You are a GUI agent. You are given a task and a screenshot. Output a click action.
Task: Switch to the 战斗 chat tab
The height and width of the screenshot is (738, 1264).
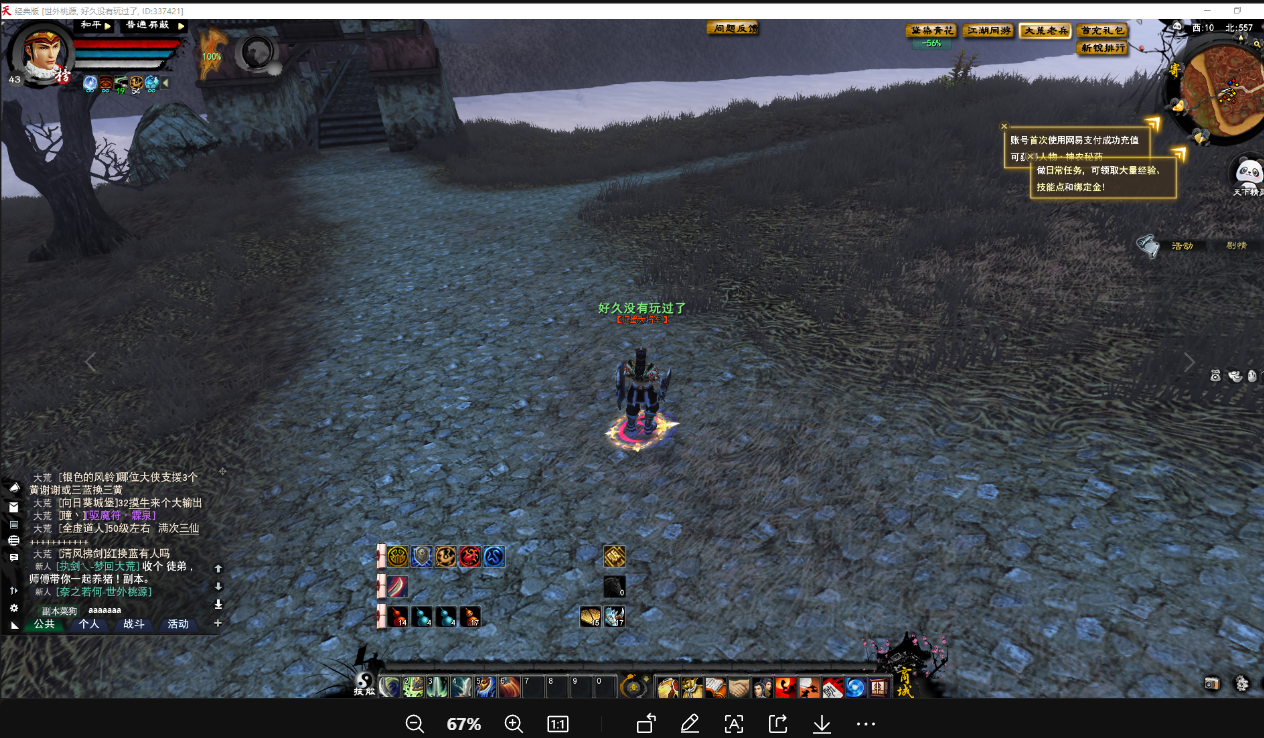pyautogui.click(x=134, y=624)
